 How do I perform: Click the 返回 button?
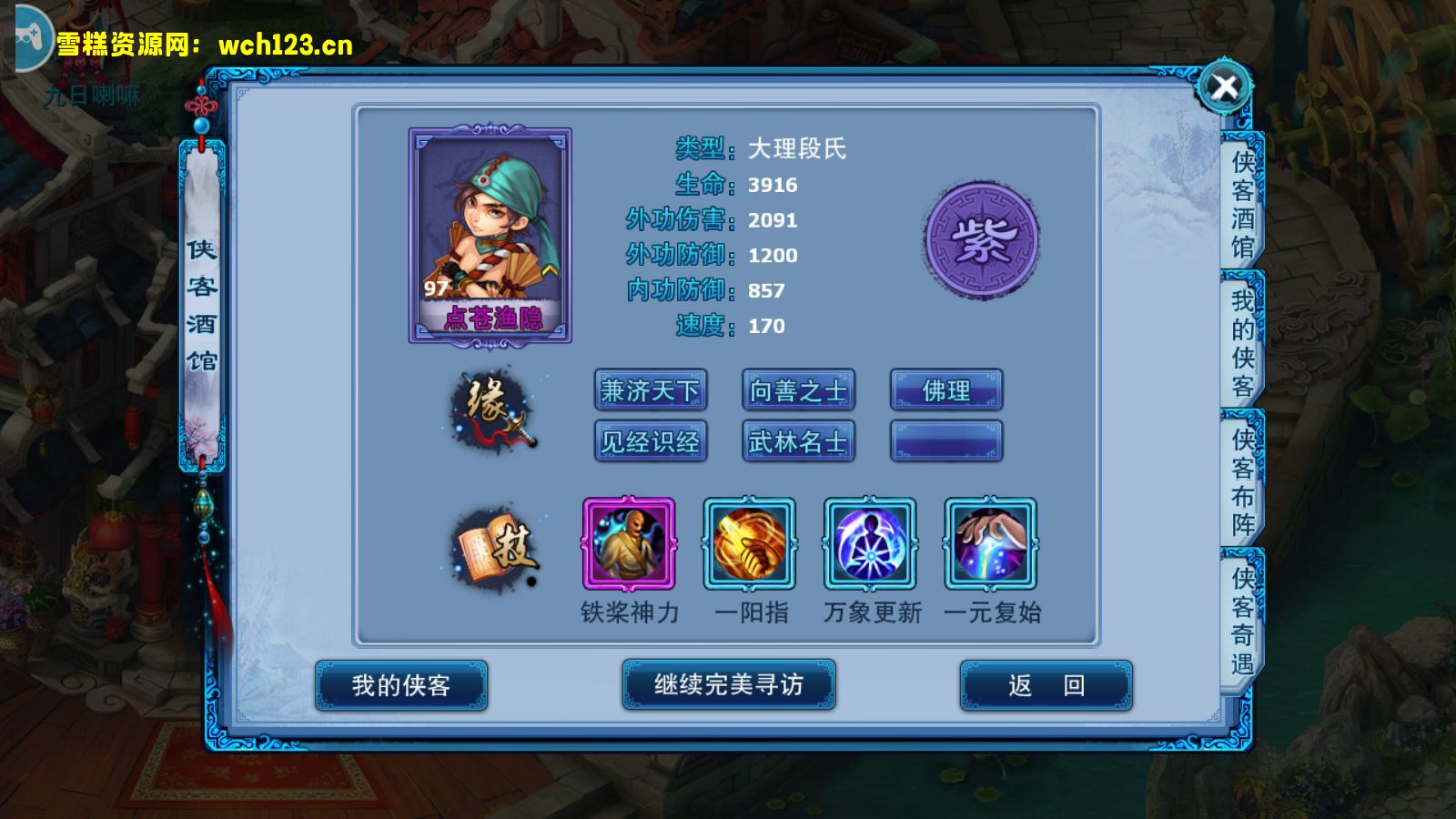point(1045,684)
